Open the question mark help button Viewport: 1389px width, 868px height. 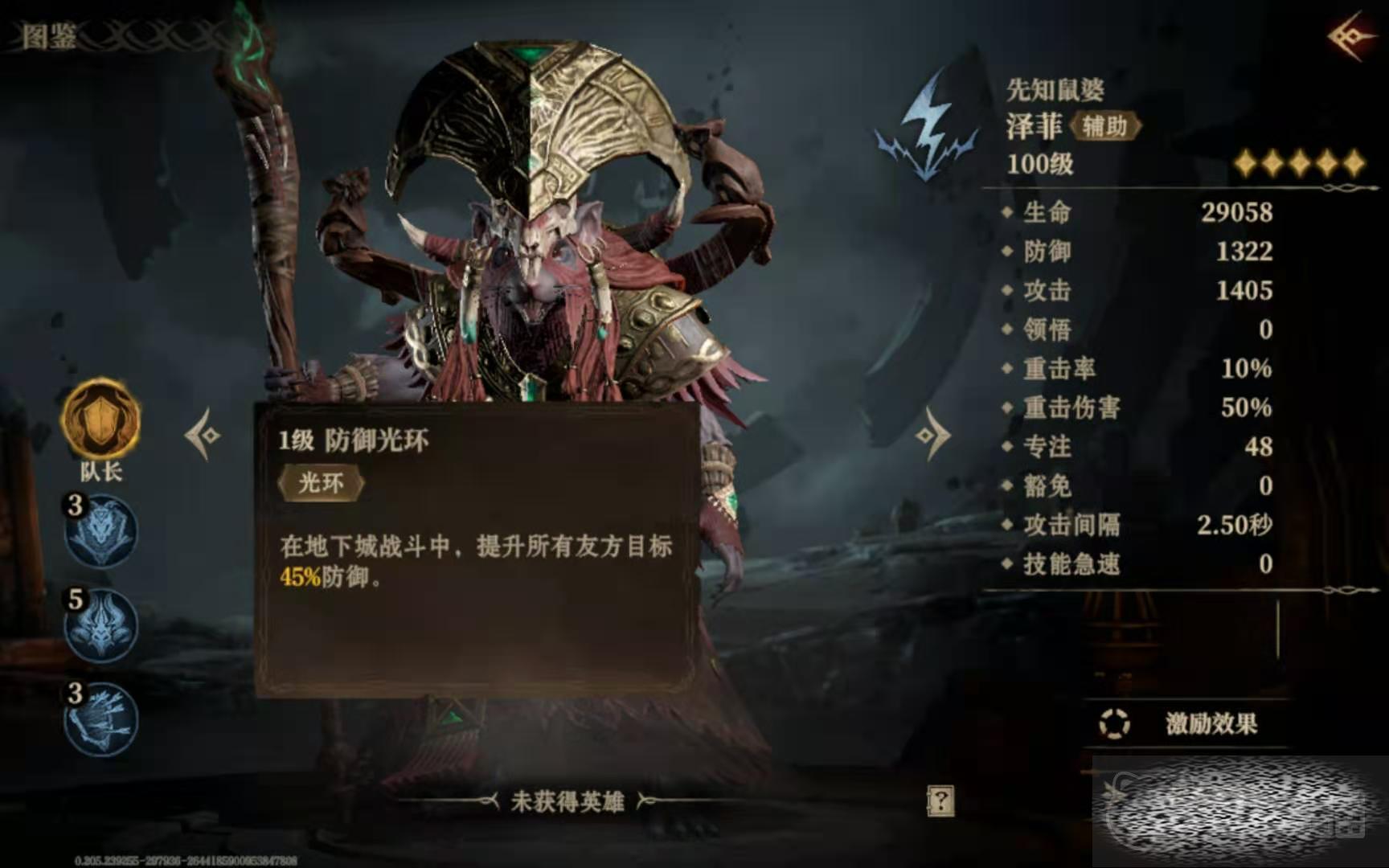(940, 800)
